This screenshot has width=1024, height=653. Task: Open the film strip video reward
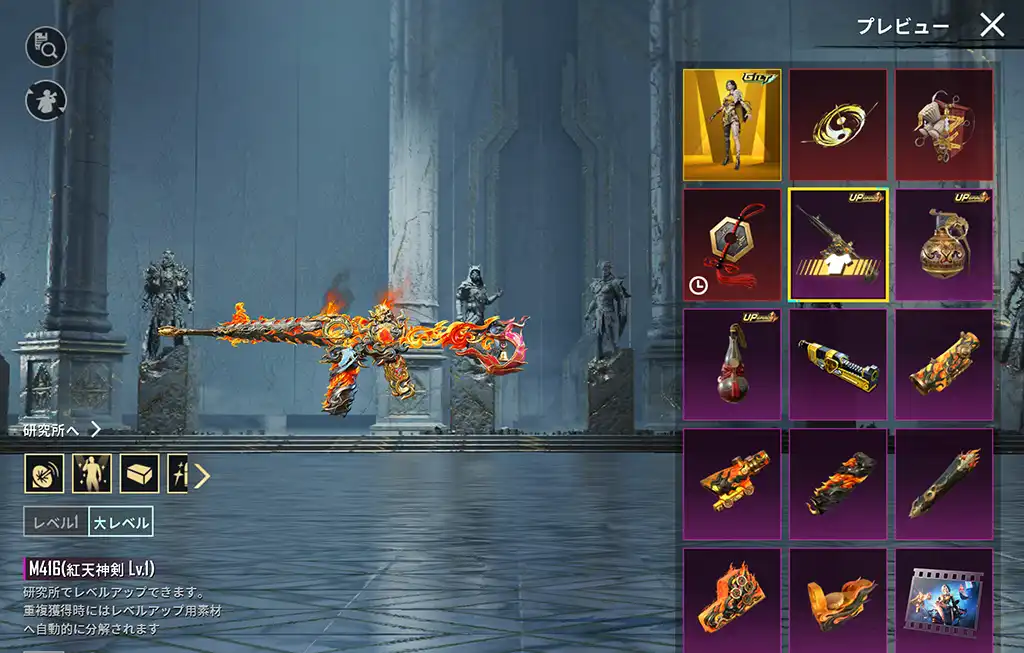point(944,600)
